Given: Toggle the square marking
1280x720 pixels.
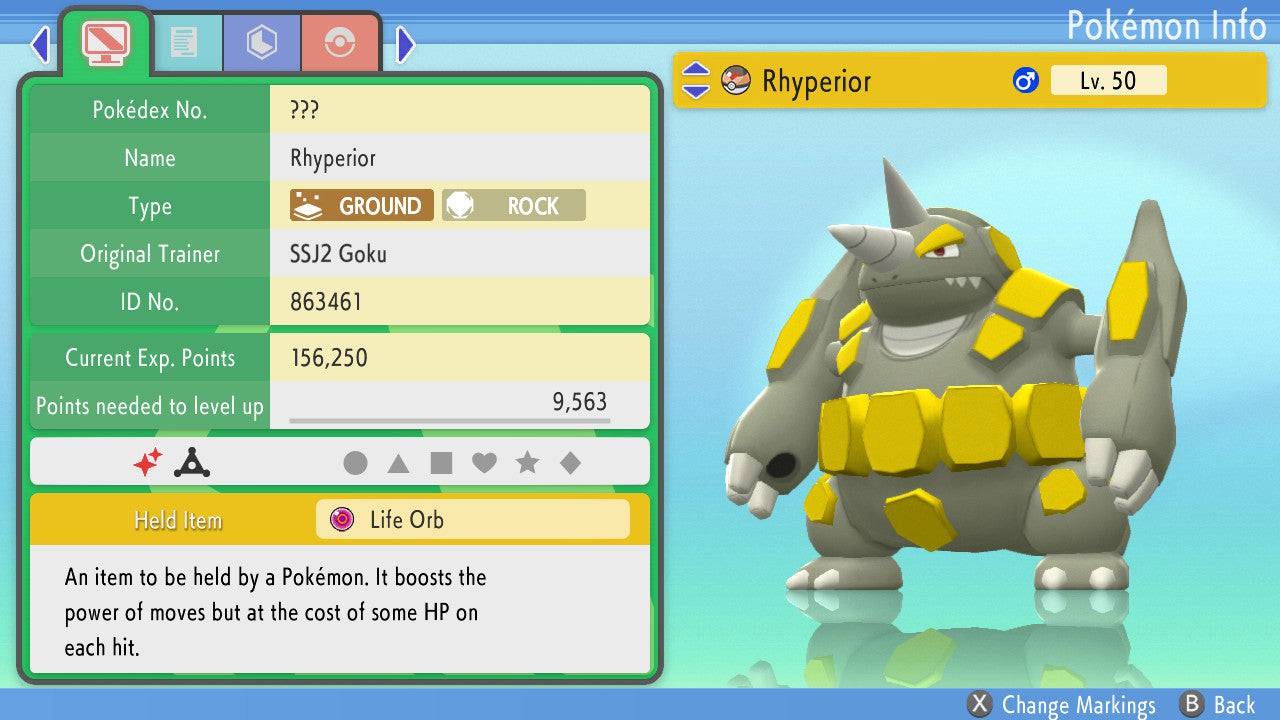Looking at the screenshot, I should [x=441, y=463].
